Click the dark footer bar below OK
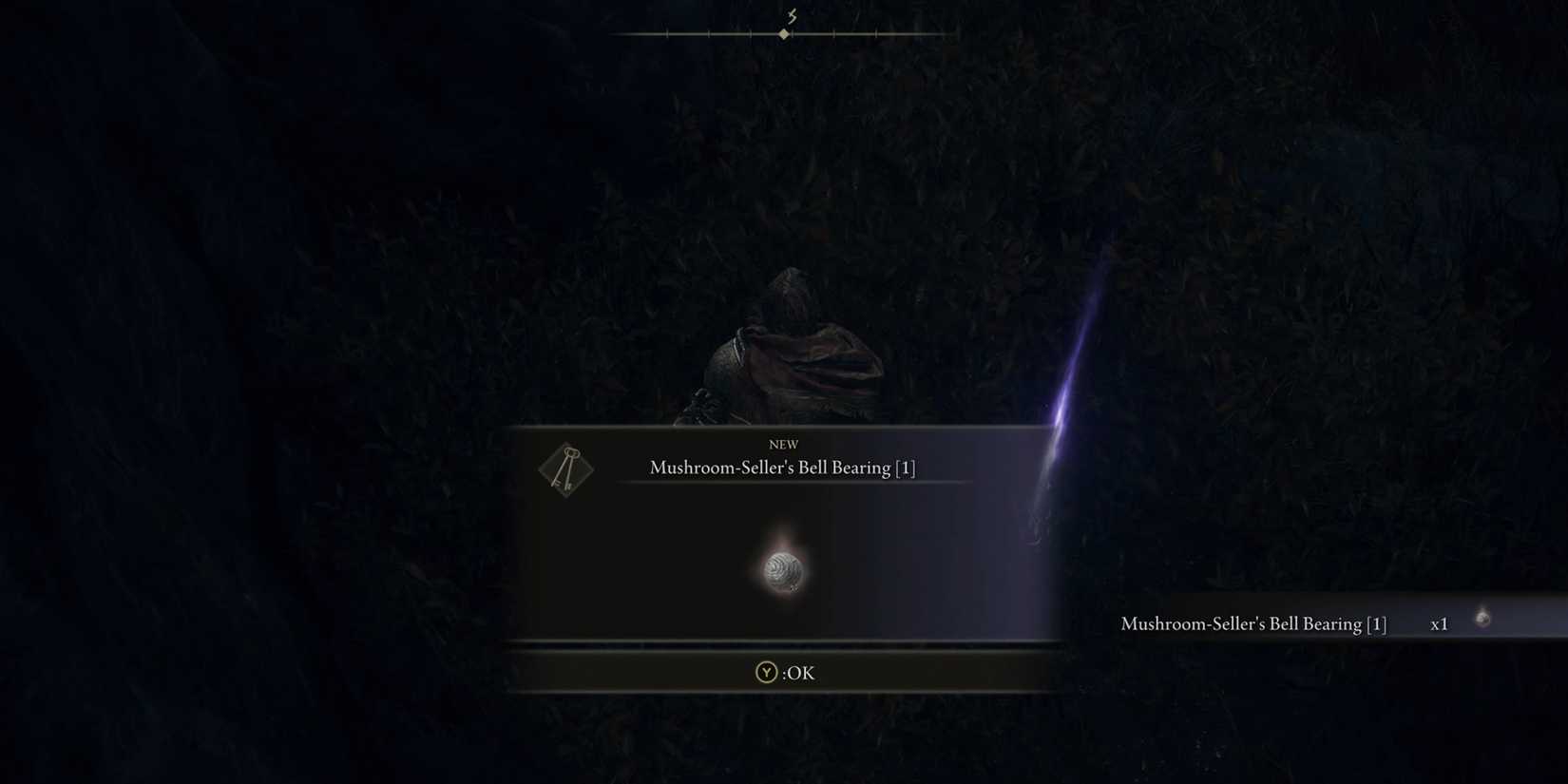The image size is (1568, 784). pyautogui.click(x=783, y=708)
